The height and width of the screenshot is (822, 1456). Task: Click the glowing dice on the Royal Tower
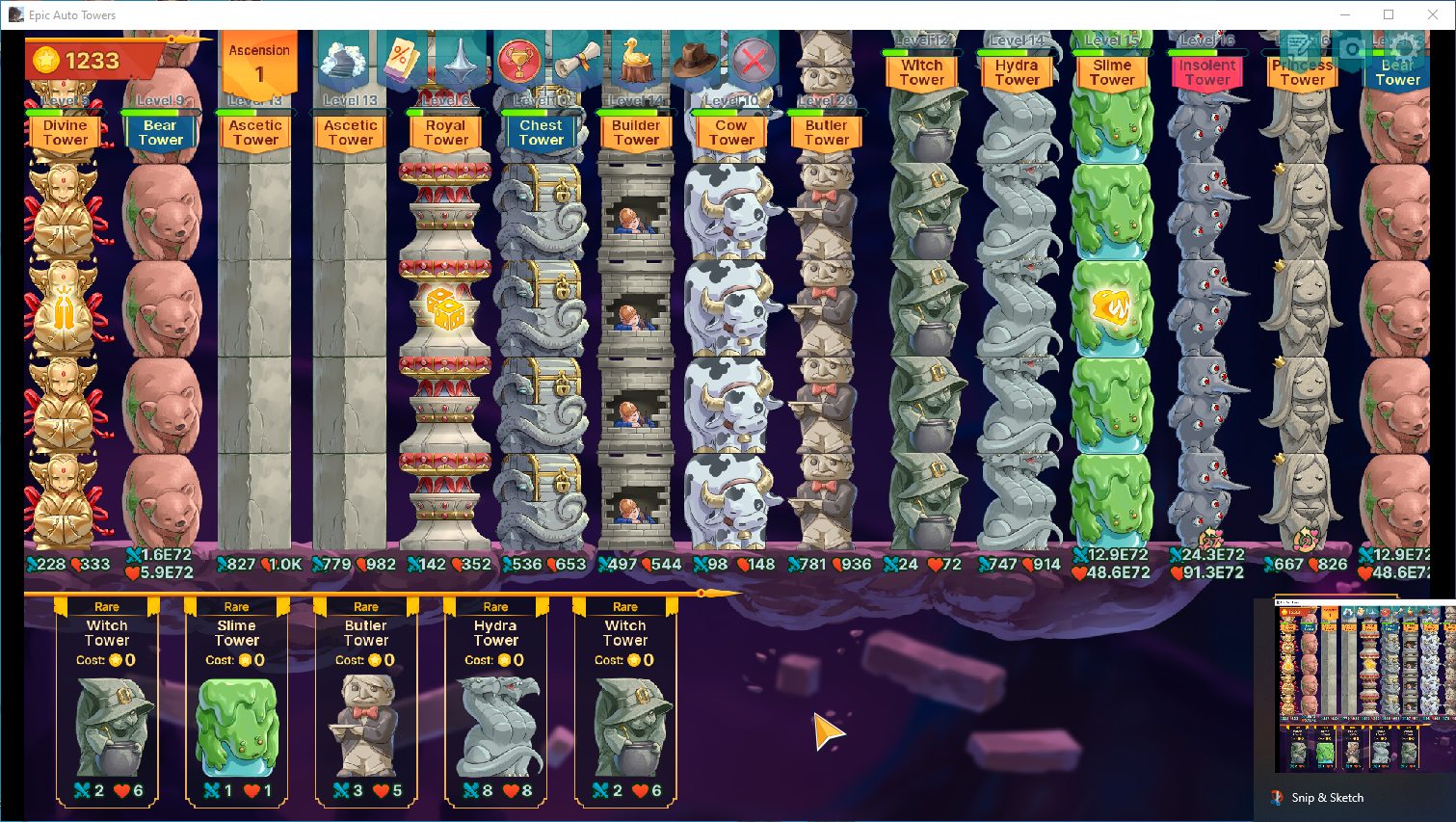pyautogui.click(x=445, y=308)
